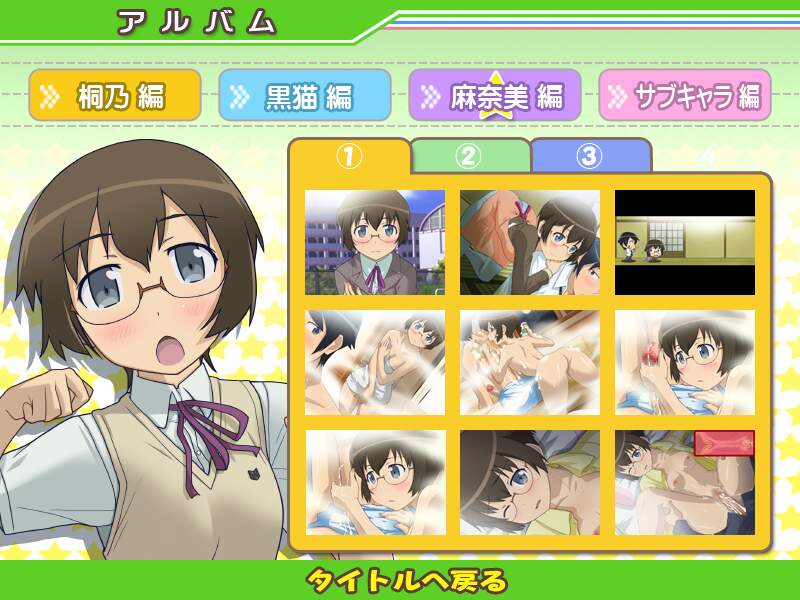The image size is (800, 600).
Task: Open the 桐乃編 album category
Action: pos(114,95)
